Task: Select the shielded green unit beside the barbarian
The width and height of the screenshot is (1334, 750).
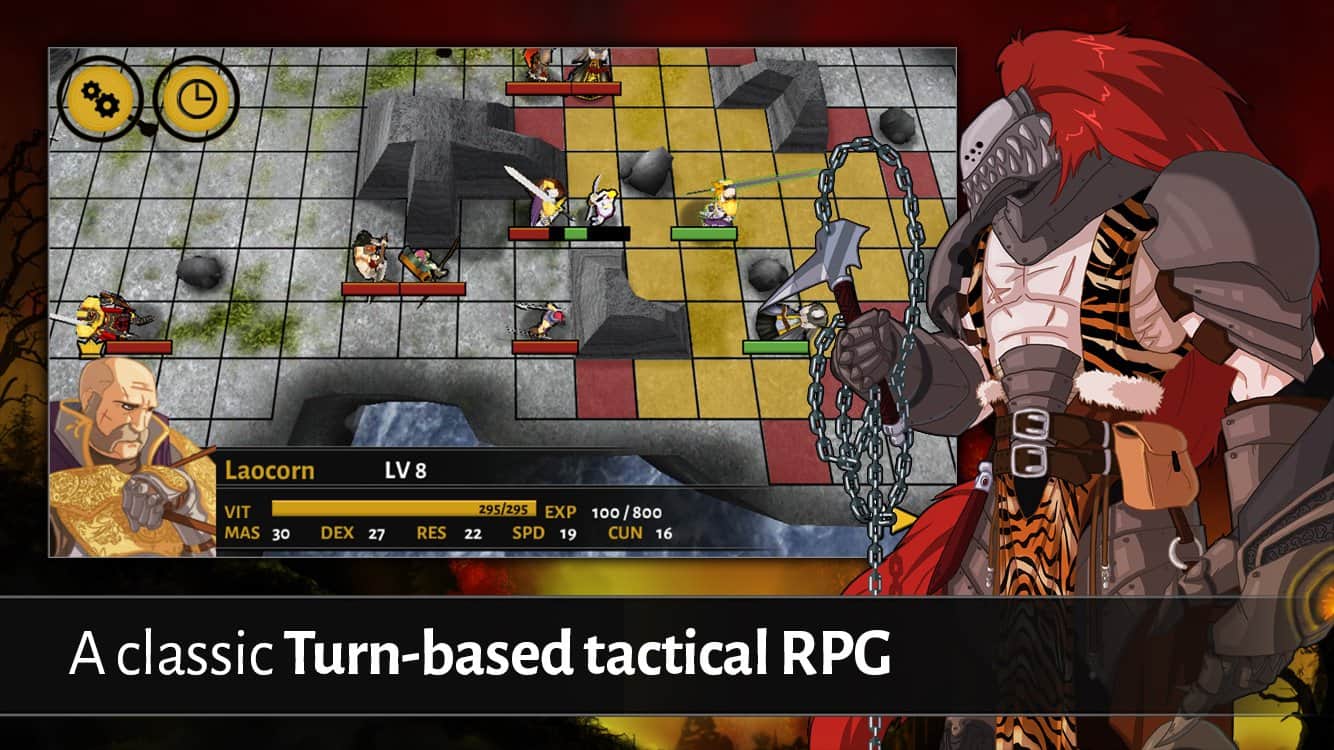Action: [x=420, y=262]
